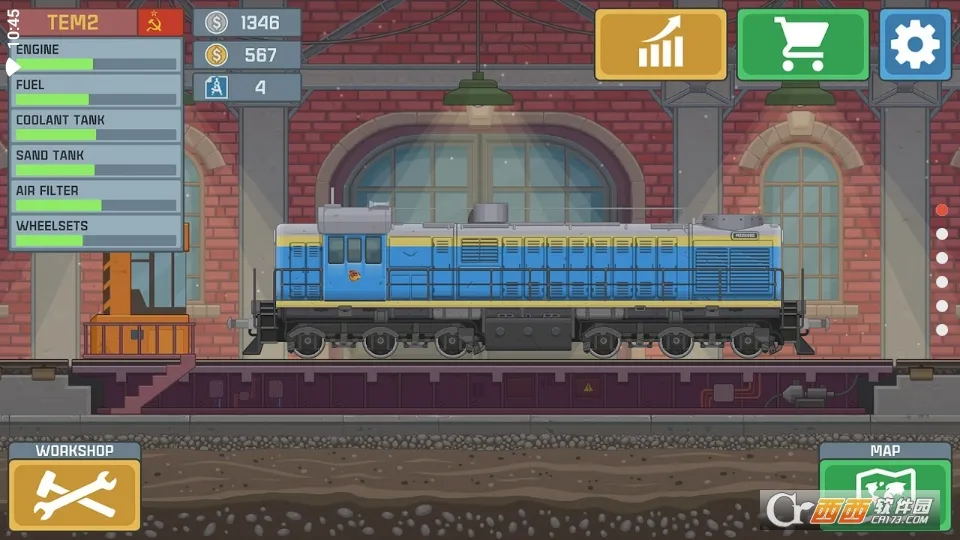Open the Map screen
960x540 pixels.
(x=884, y=487)
